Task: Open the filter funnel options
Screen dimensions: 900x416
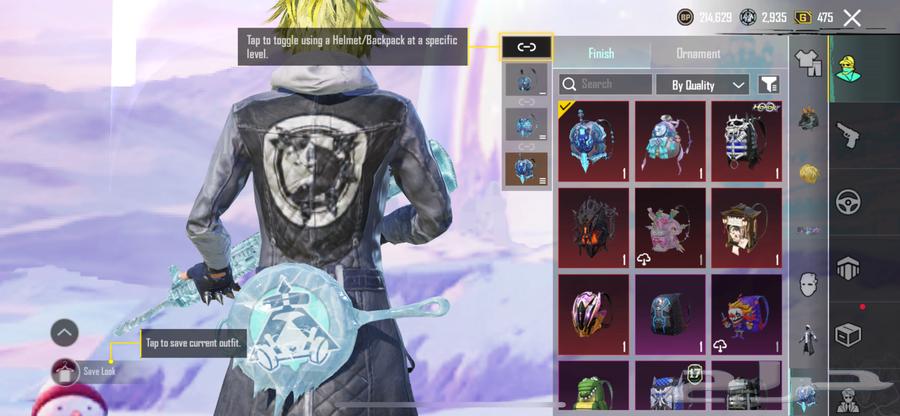Action: point(769,85)
